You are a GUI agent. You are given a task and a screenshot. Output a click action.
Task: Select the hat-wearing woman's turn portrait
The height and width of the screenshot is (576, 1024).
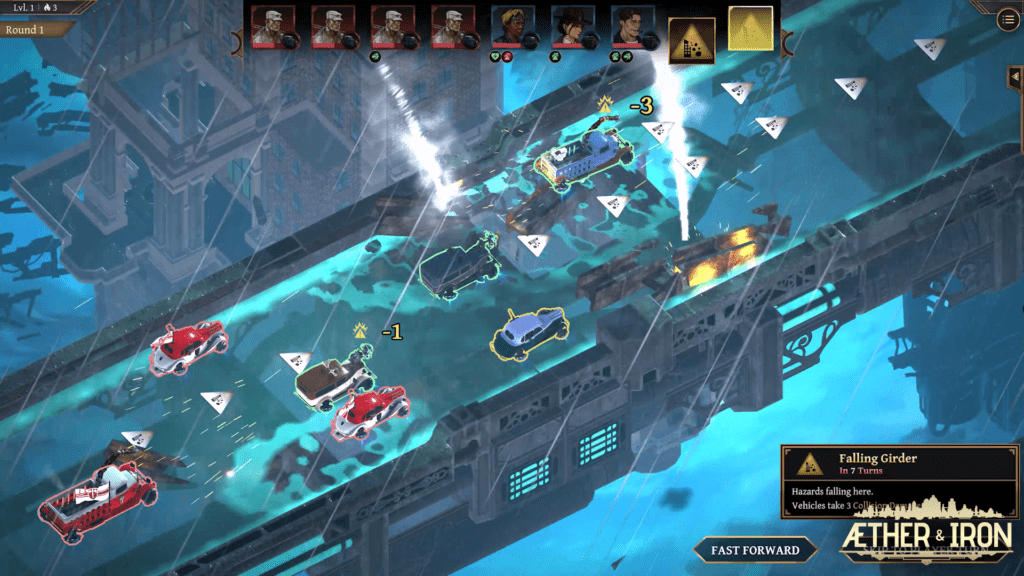coord(573,27)
